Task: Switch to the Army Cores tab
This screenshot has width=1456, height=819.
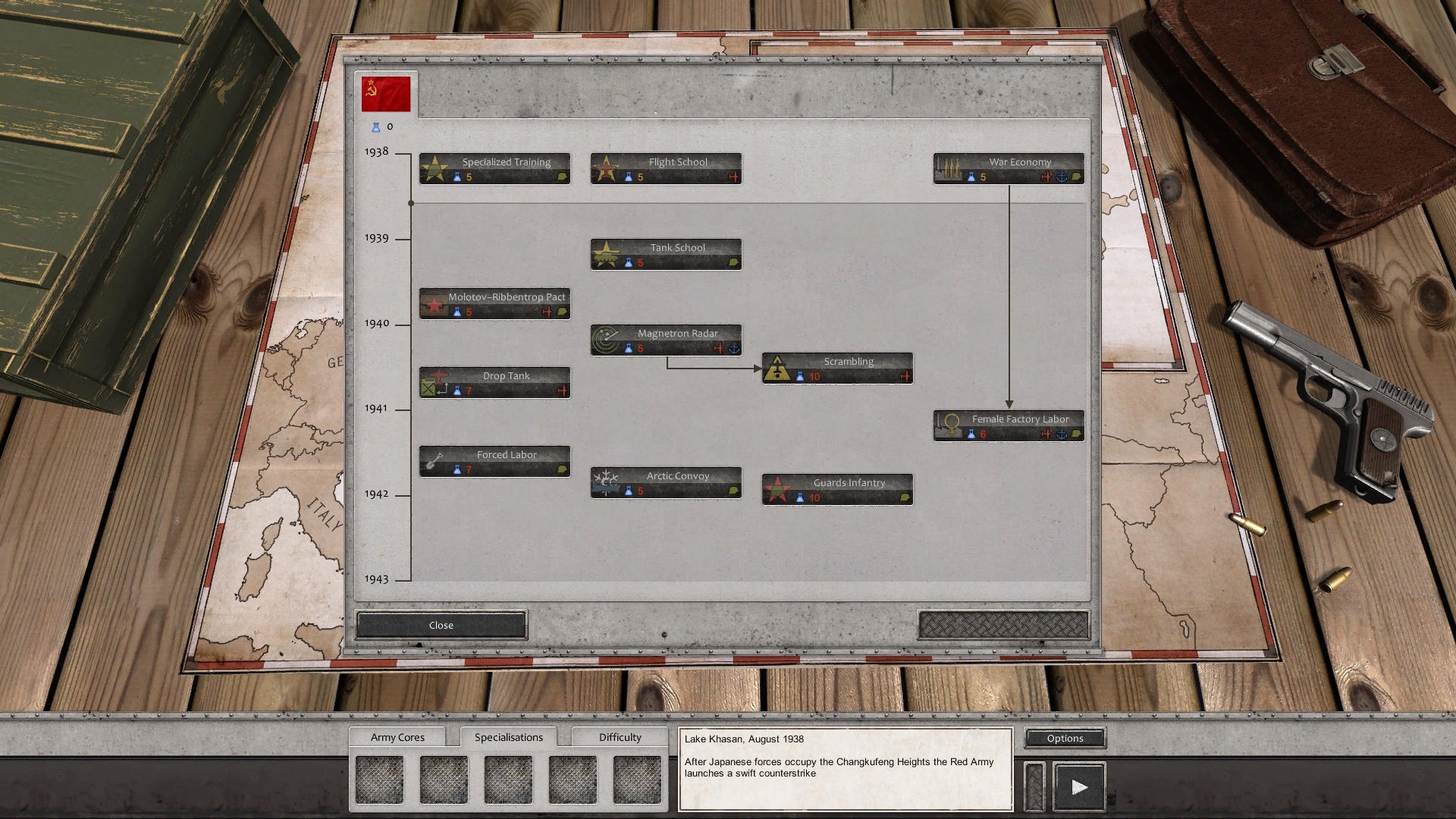Action: tap(398, 736)
